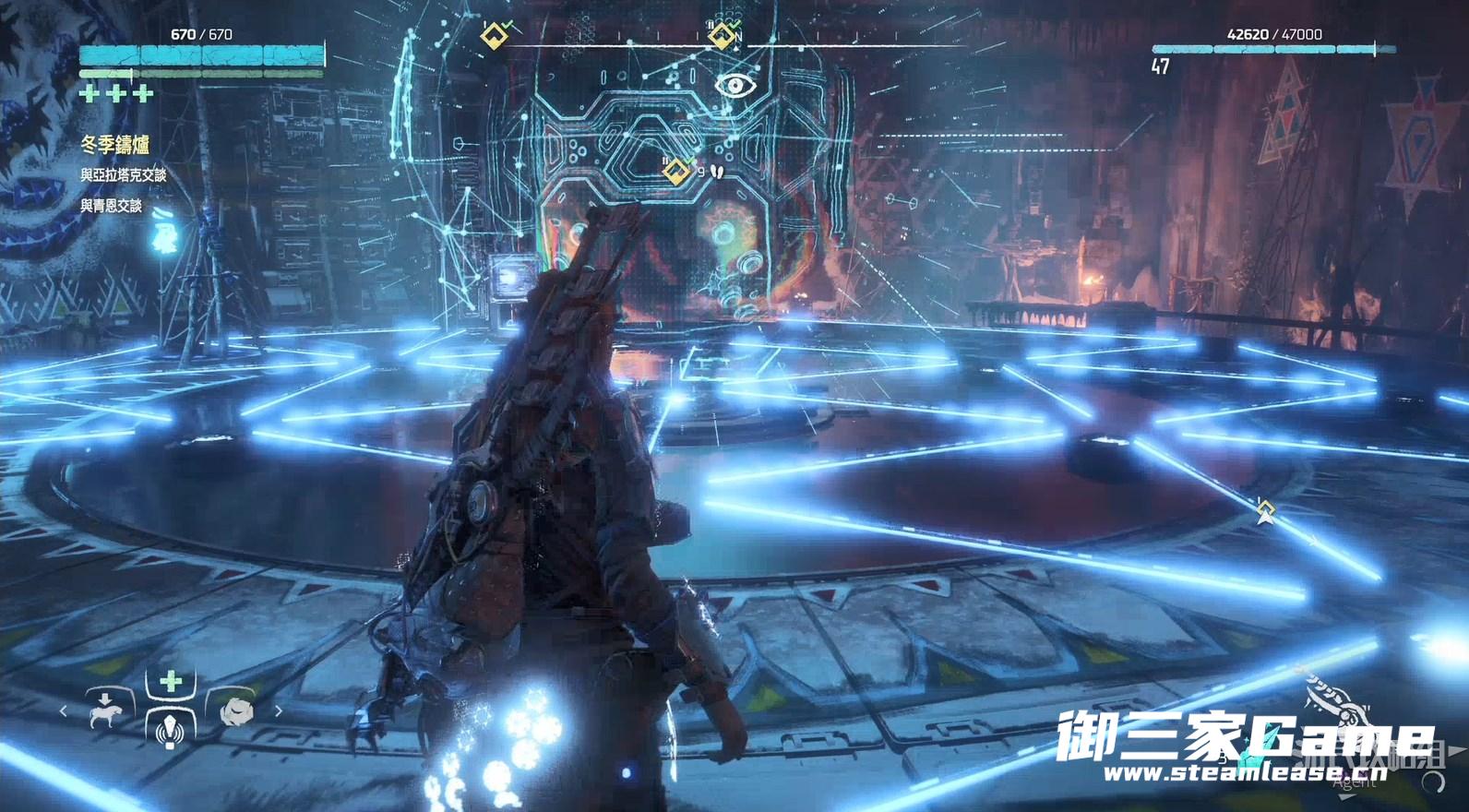Open the 冬季鑄爐 quest title
Screen dimensions: 1469x812
tap(115, 145)
